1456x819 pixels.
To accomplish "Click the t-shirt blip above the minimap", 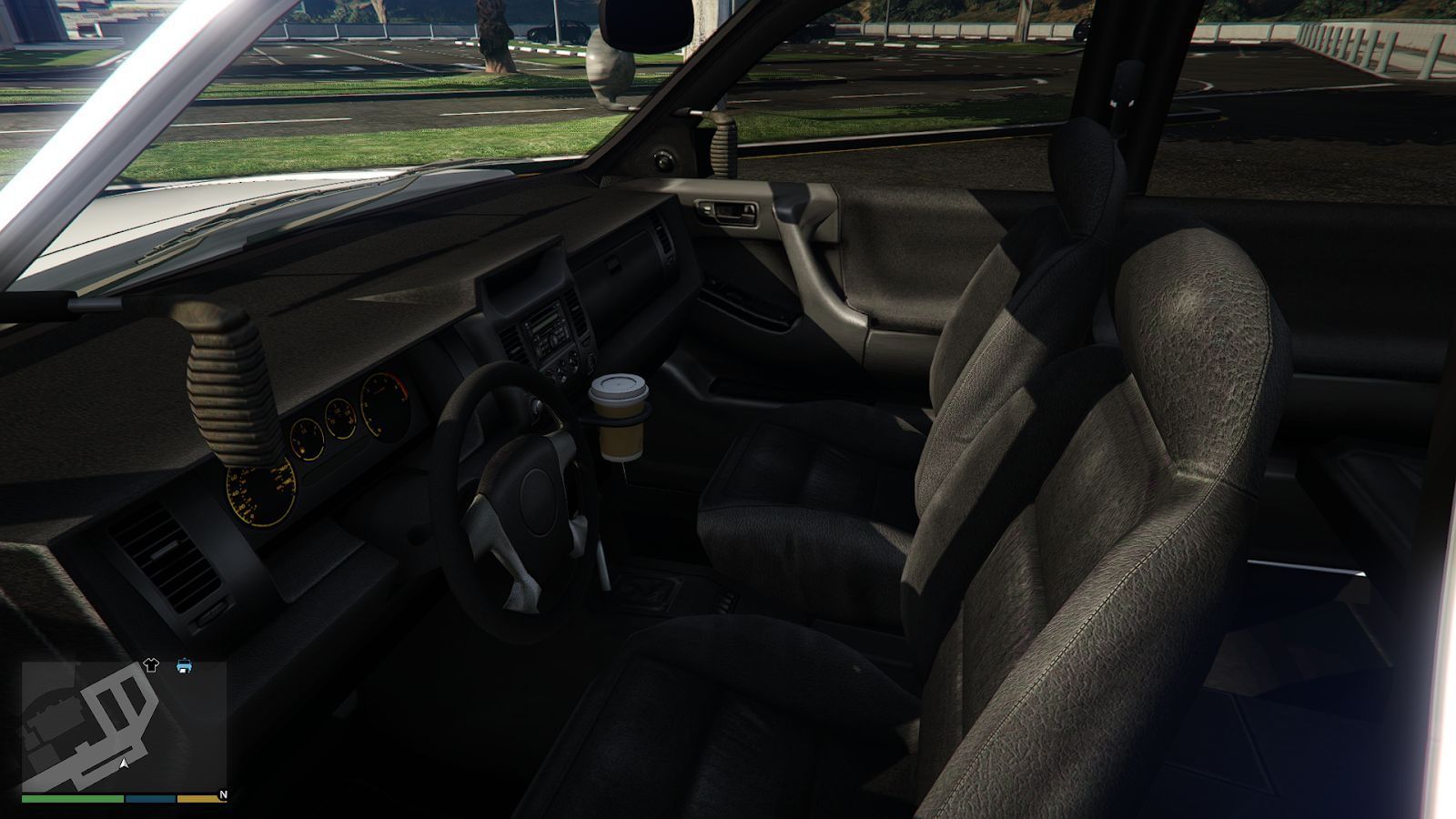I will [151, 664].
